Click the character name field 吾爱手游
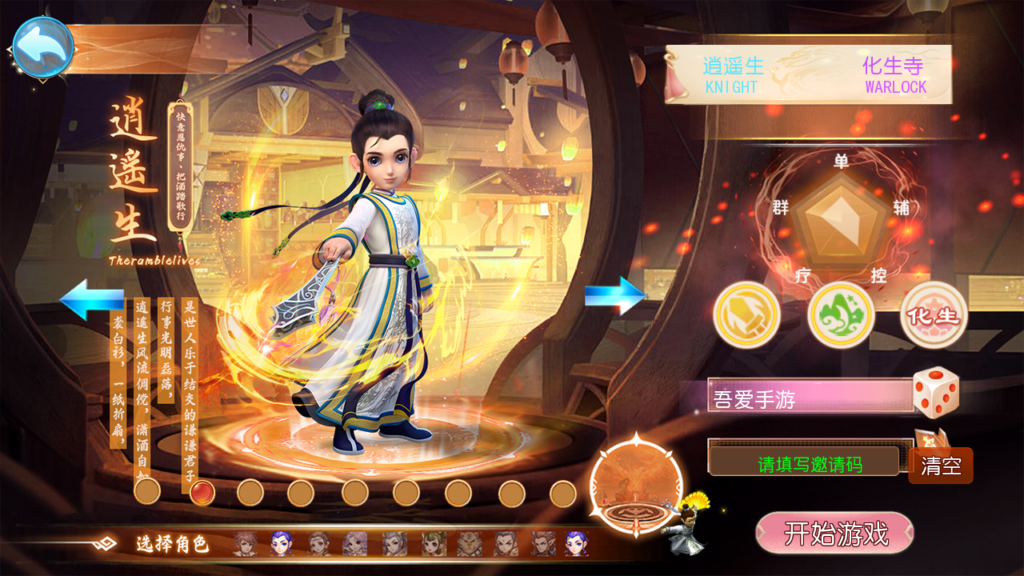Screen dimensions: 1024x576 pyautogui.click(x=810, y=397)
